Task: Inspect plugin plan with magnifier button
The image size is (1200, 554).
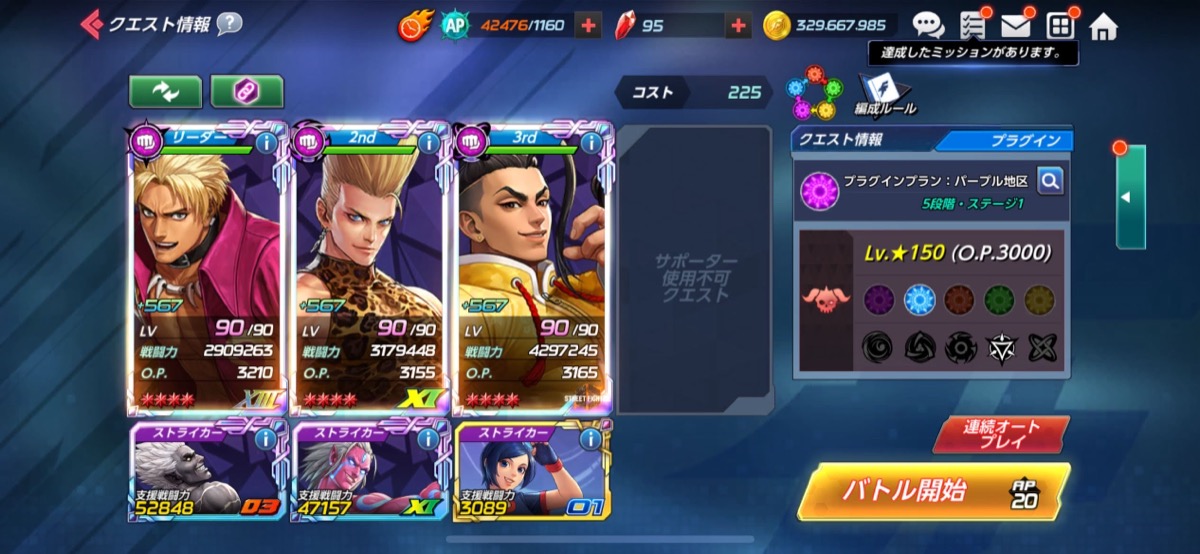Action: coord(1049,180)
